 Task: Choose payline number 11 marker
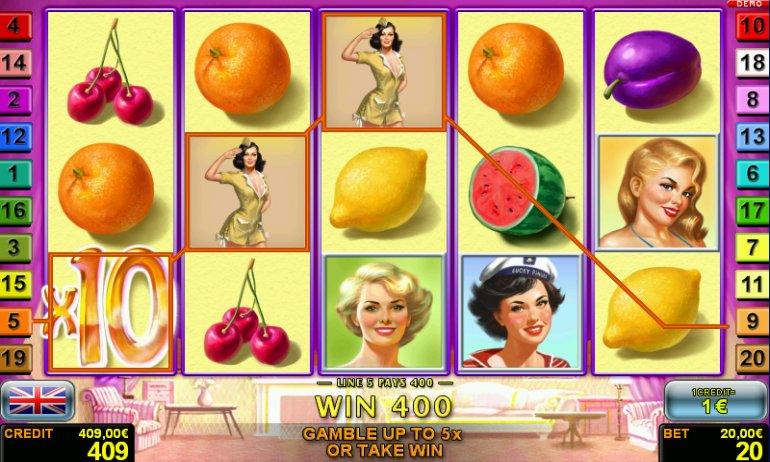pyautogui.click(x=752, y=284)
